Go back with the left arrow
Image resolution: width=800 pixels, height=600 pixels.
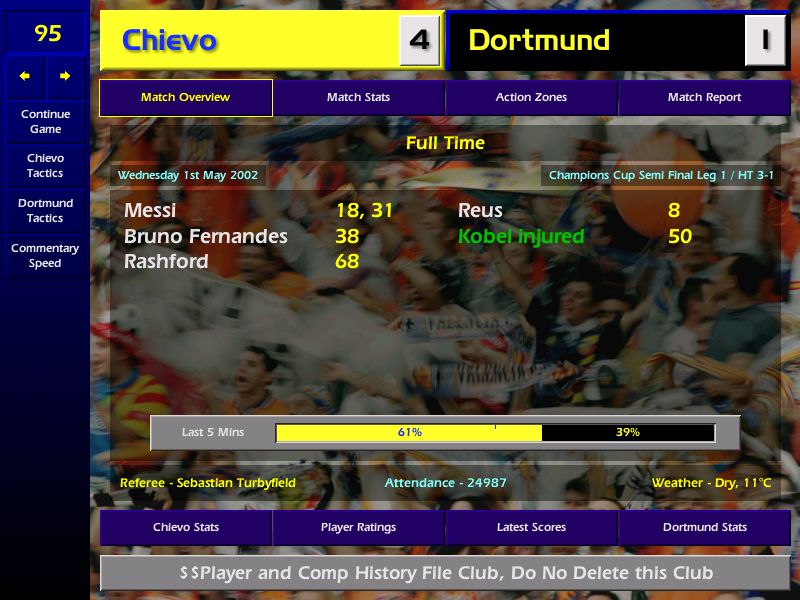tap(25, 76)
